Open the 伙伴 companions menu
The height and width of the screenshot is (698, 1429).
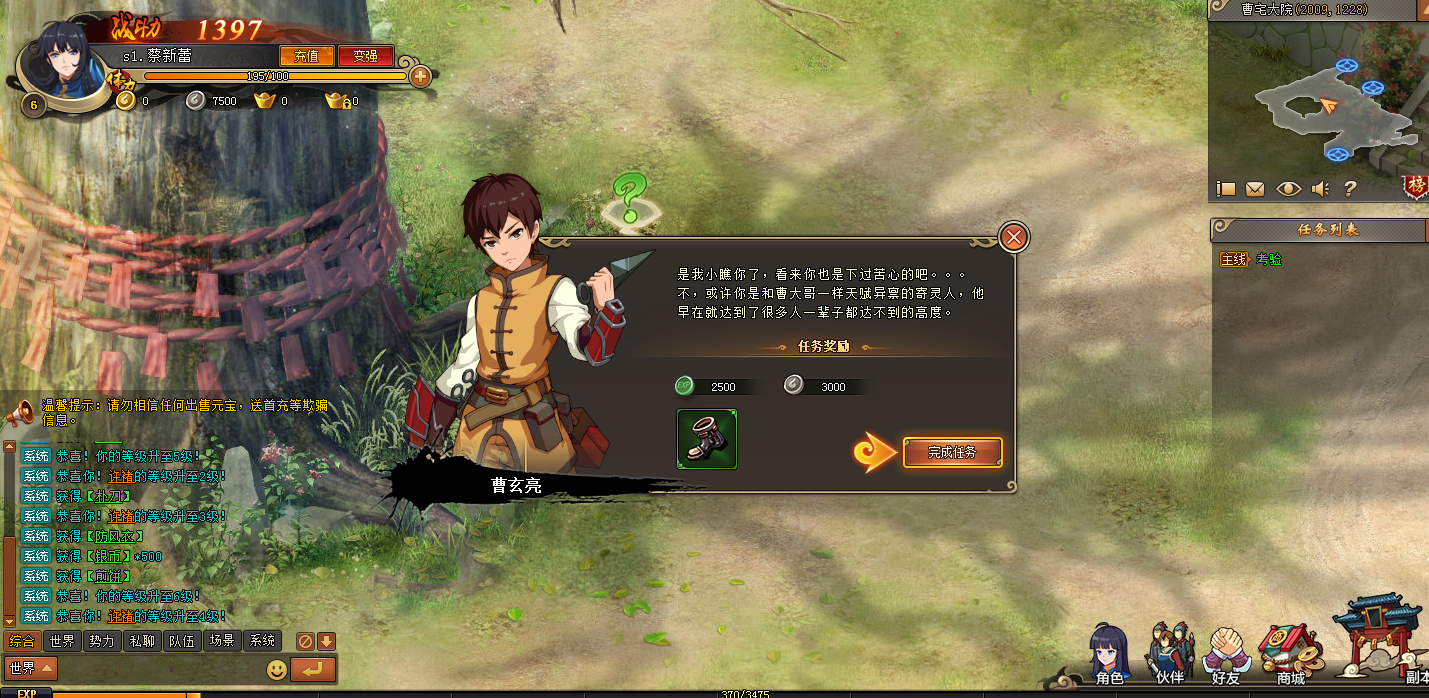1169,655
